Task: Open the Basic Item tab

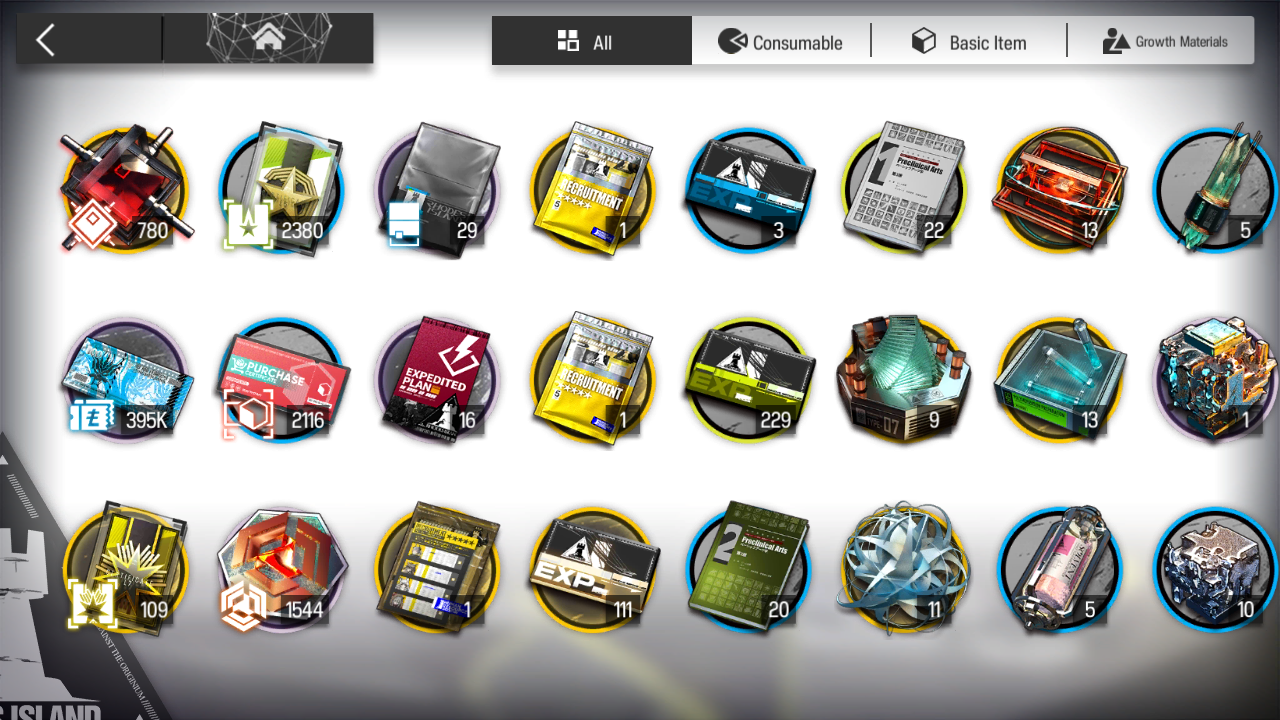Action: [968, 41]
